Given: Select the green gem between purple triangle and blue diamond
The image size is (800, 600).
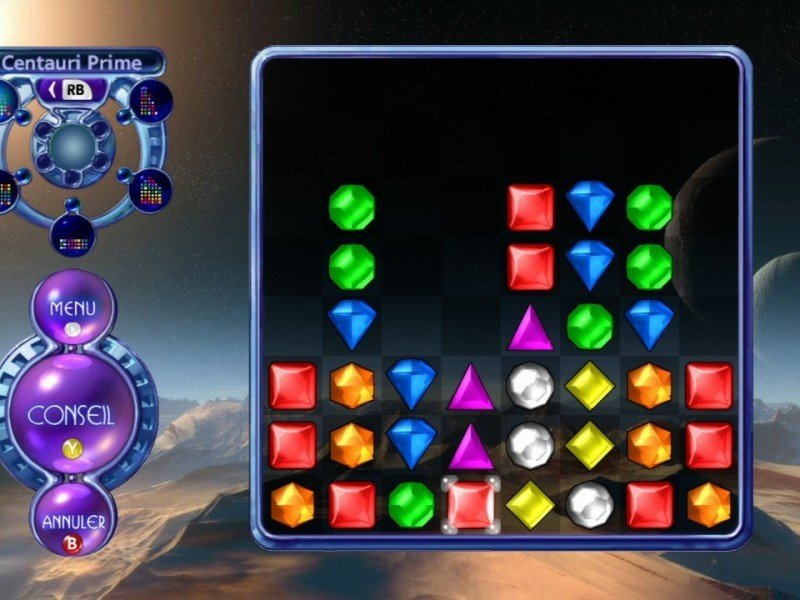Looking at the screenshot, I should [590, 326].
